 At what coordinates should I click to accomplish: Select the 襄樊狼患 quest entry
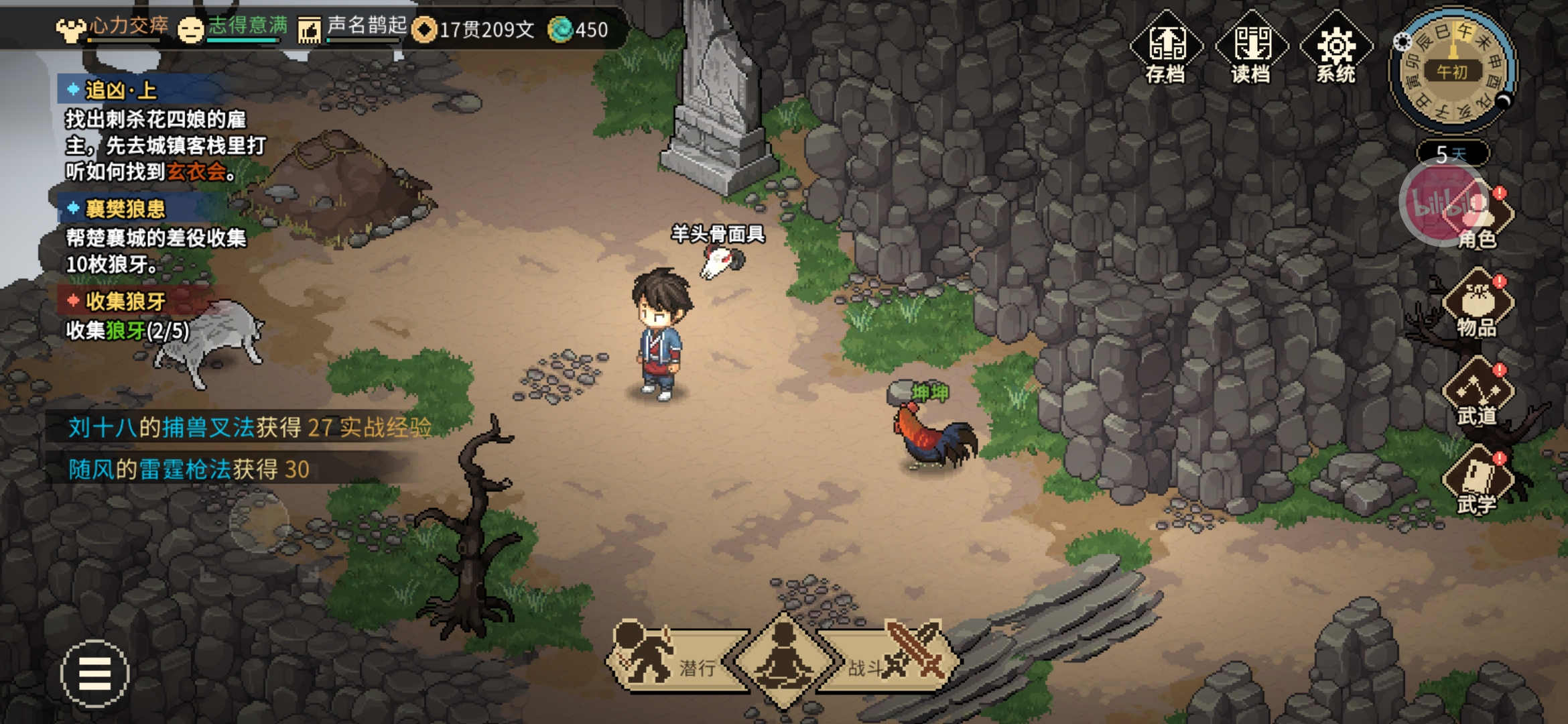click(x=125, y=209)
